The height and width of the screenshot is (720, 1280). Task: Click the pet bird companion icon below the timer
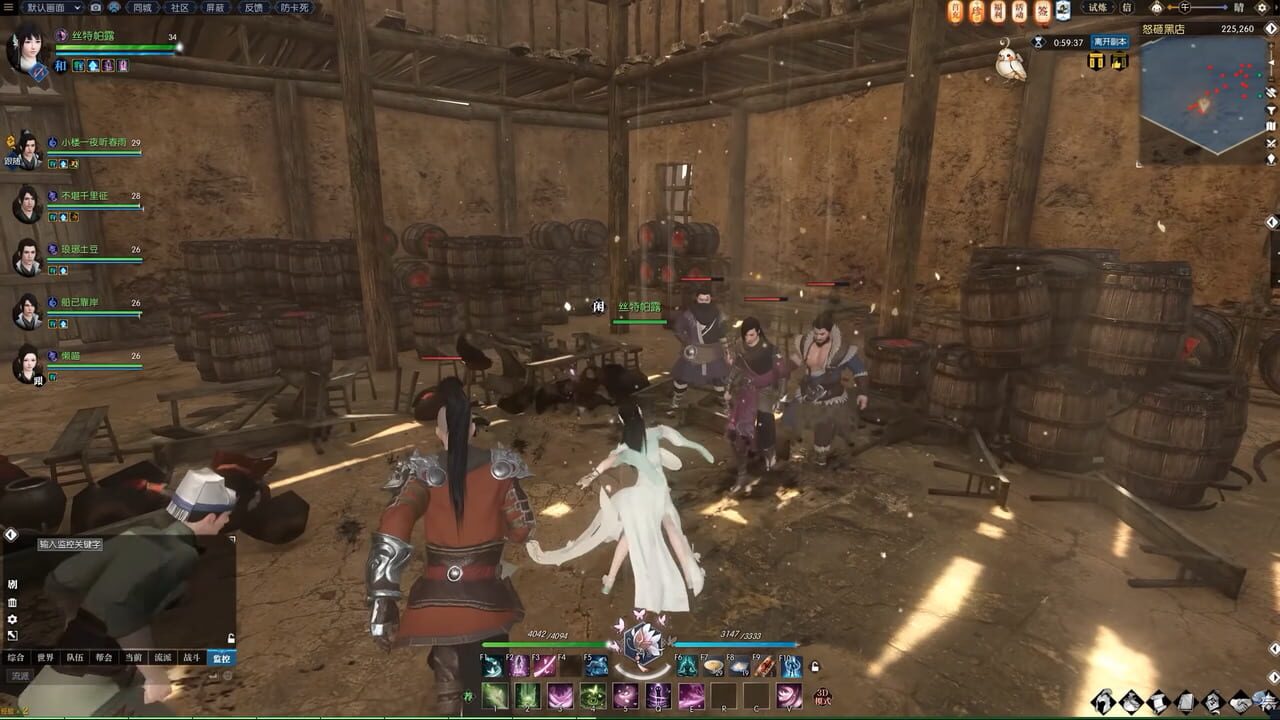pos(1010,62)
